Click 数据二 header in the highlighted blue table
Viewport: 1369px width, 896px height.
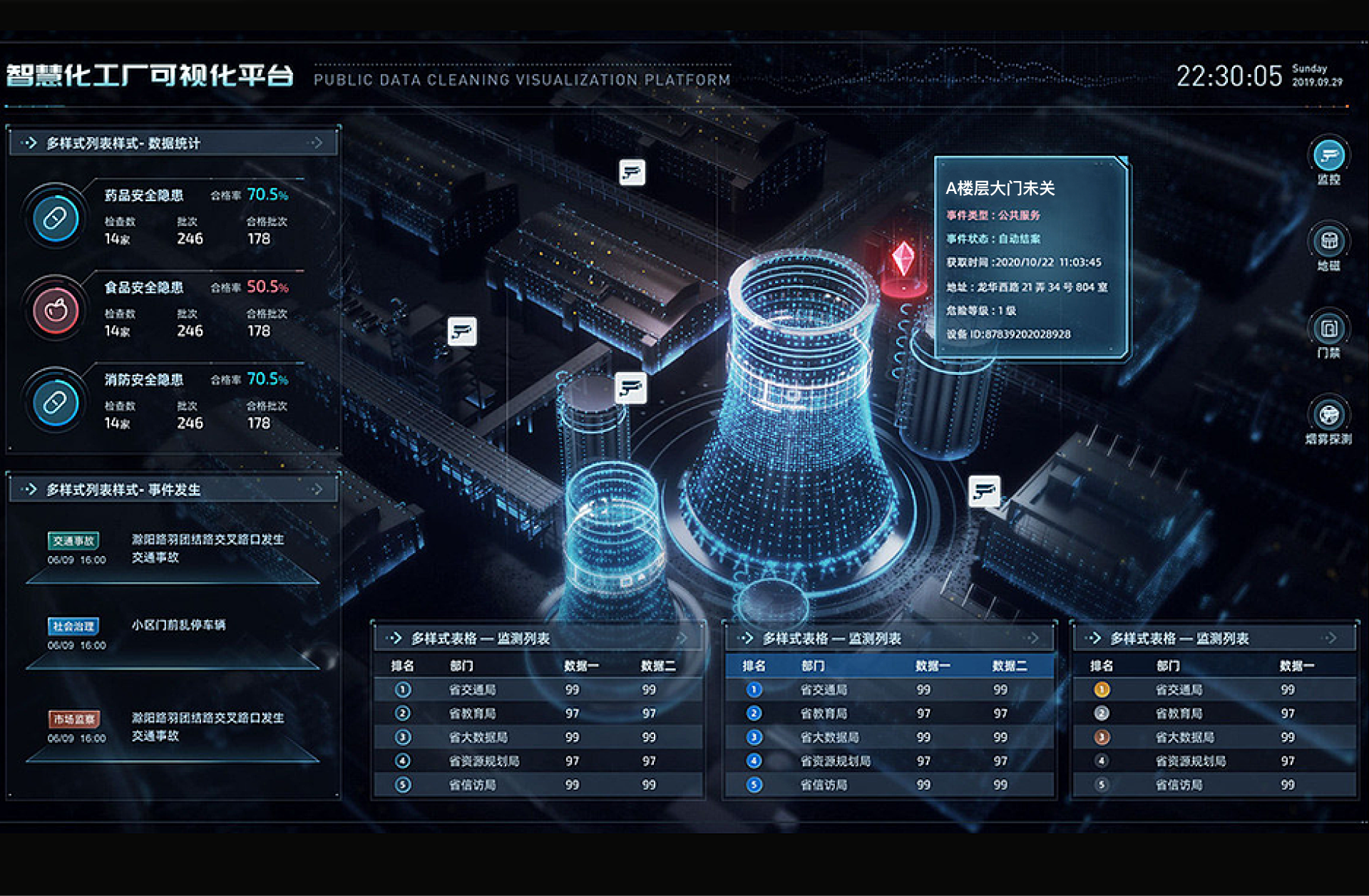[x=1009, y=666]
